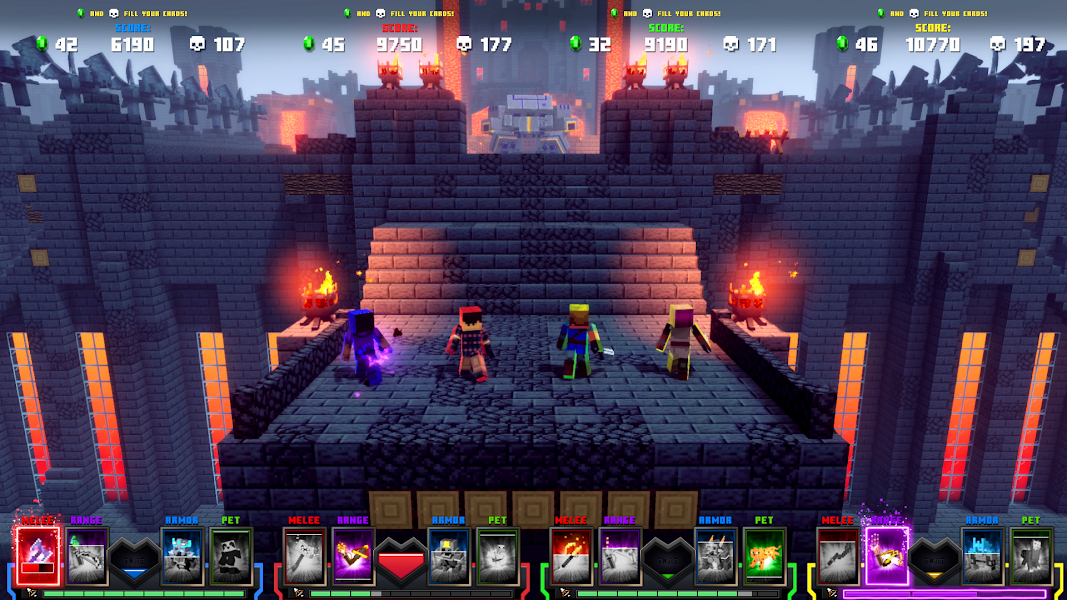Pick the yellow player's blue Armor card
This screenshot has width=1067, height=600.
pos(982,556)
